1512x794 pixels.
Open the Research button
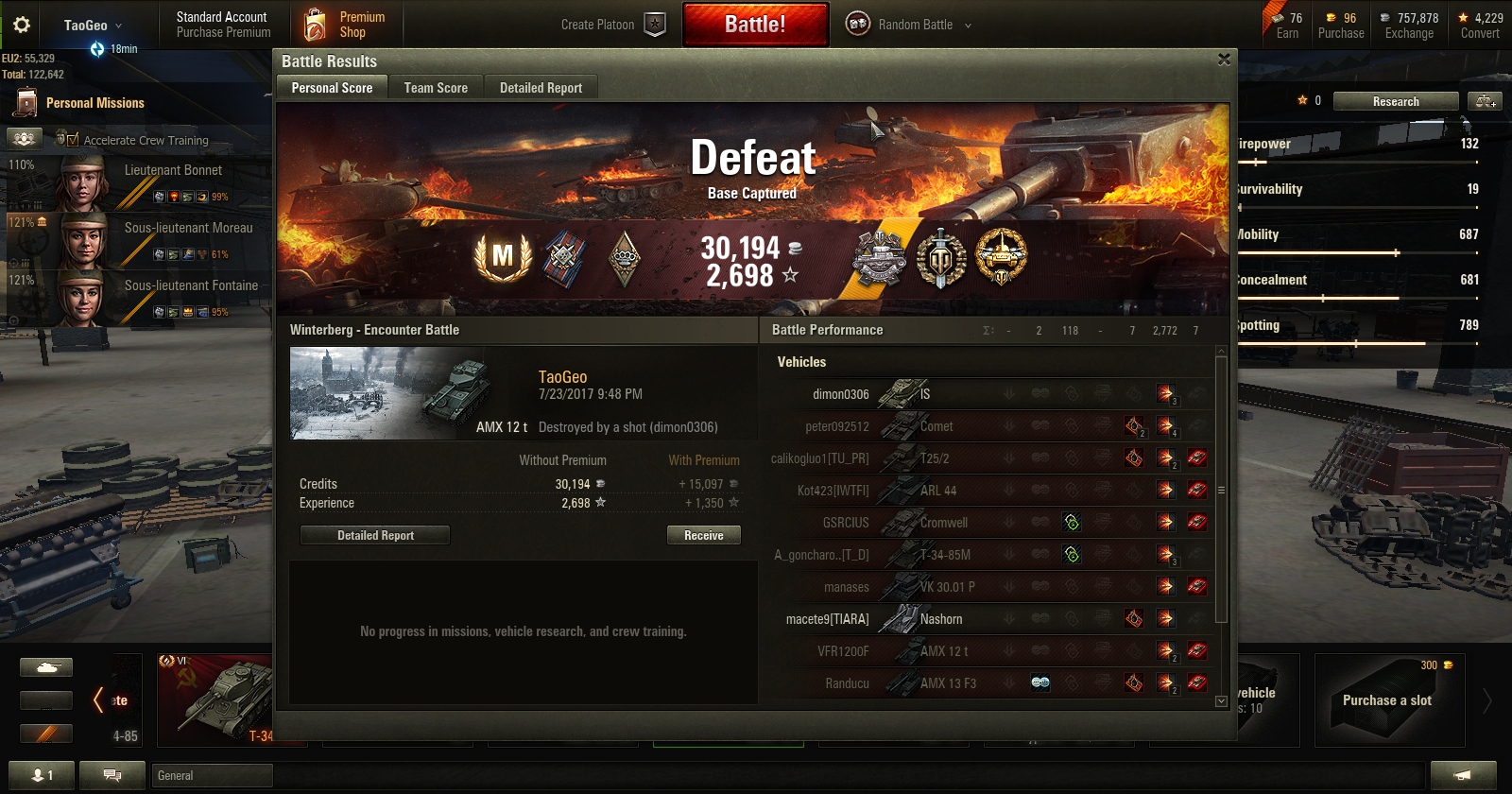coord(1395,101)
